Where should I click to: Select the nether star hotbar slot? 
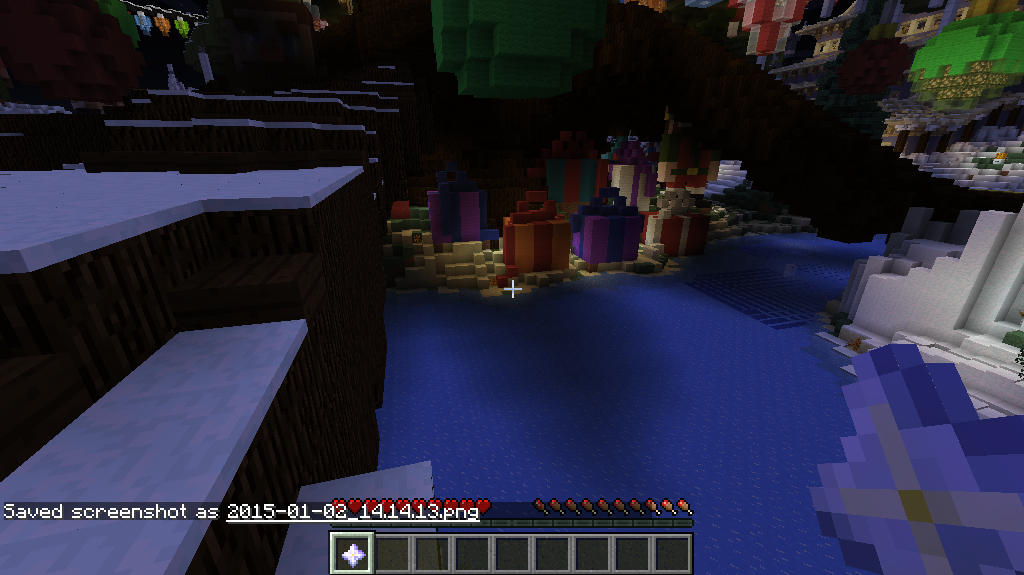tap(353, 553)
